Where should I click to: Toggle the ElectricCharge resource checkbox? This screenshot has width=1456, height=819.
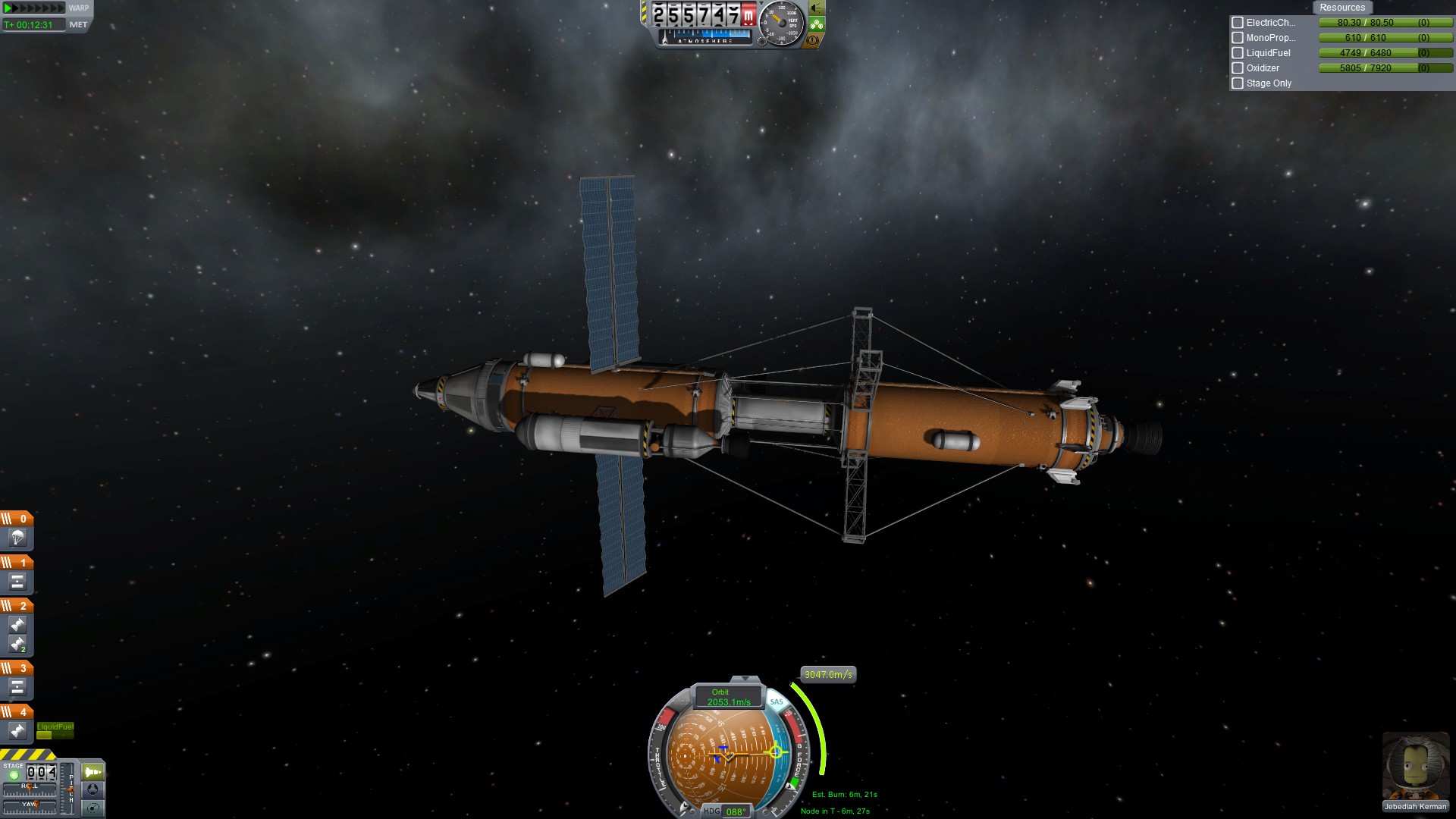pyautogui.click(x=1238, y=23)
